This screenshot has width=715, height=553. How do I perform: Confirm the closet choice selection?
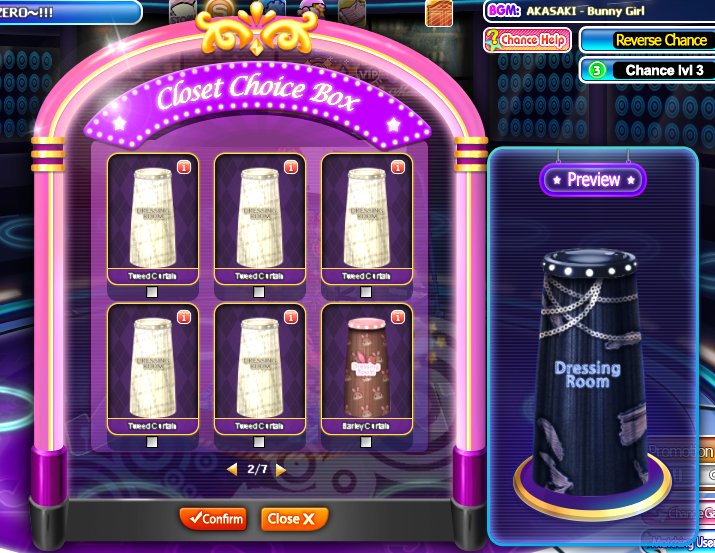coord(212,519)
